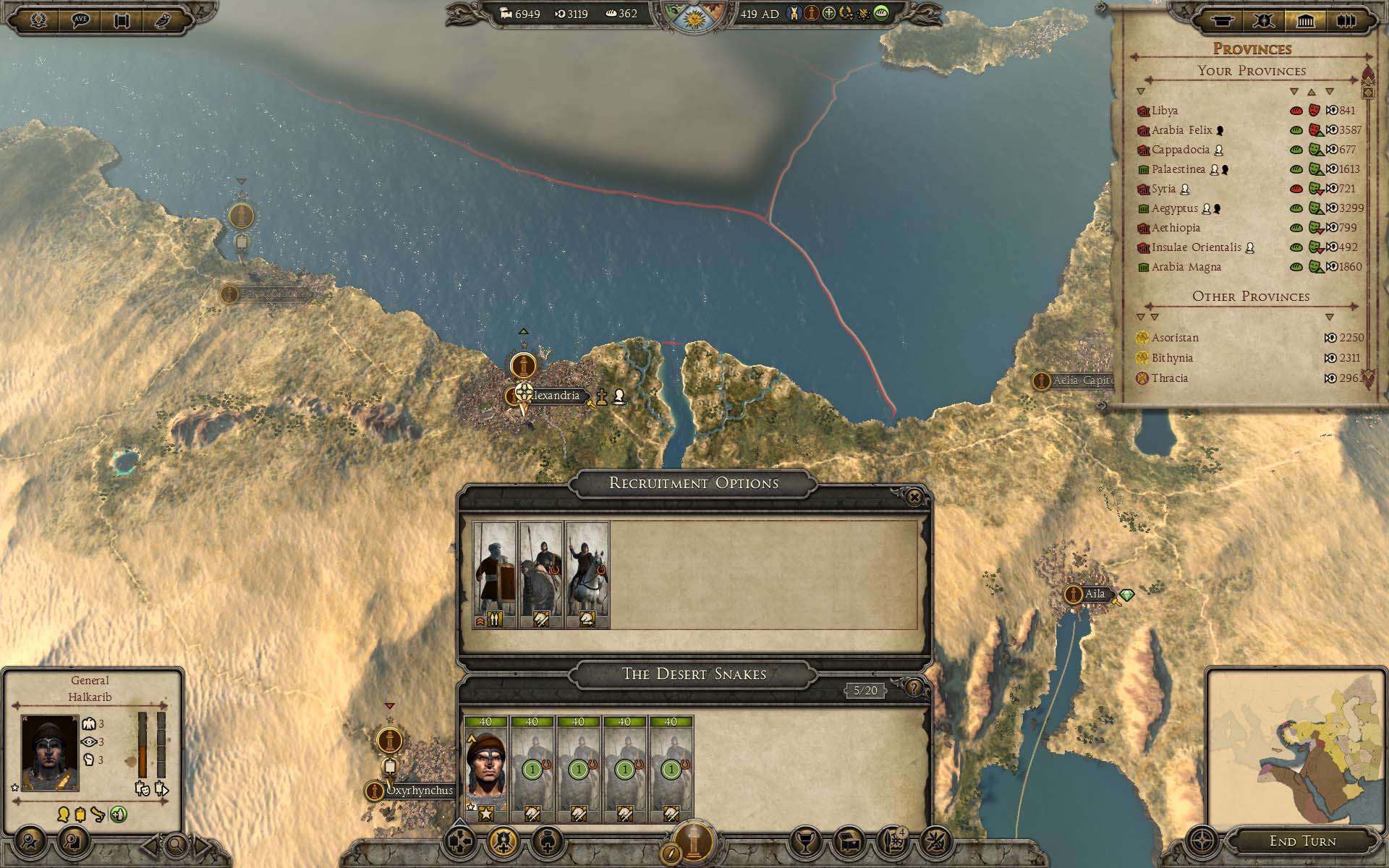Switch to the provinces temple tab

coord(1305,21)
